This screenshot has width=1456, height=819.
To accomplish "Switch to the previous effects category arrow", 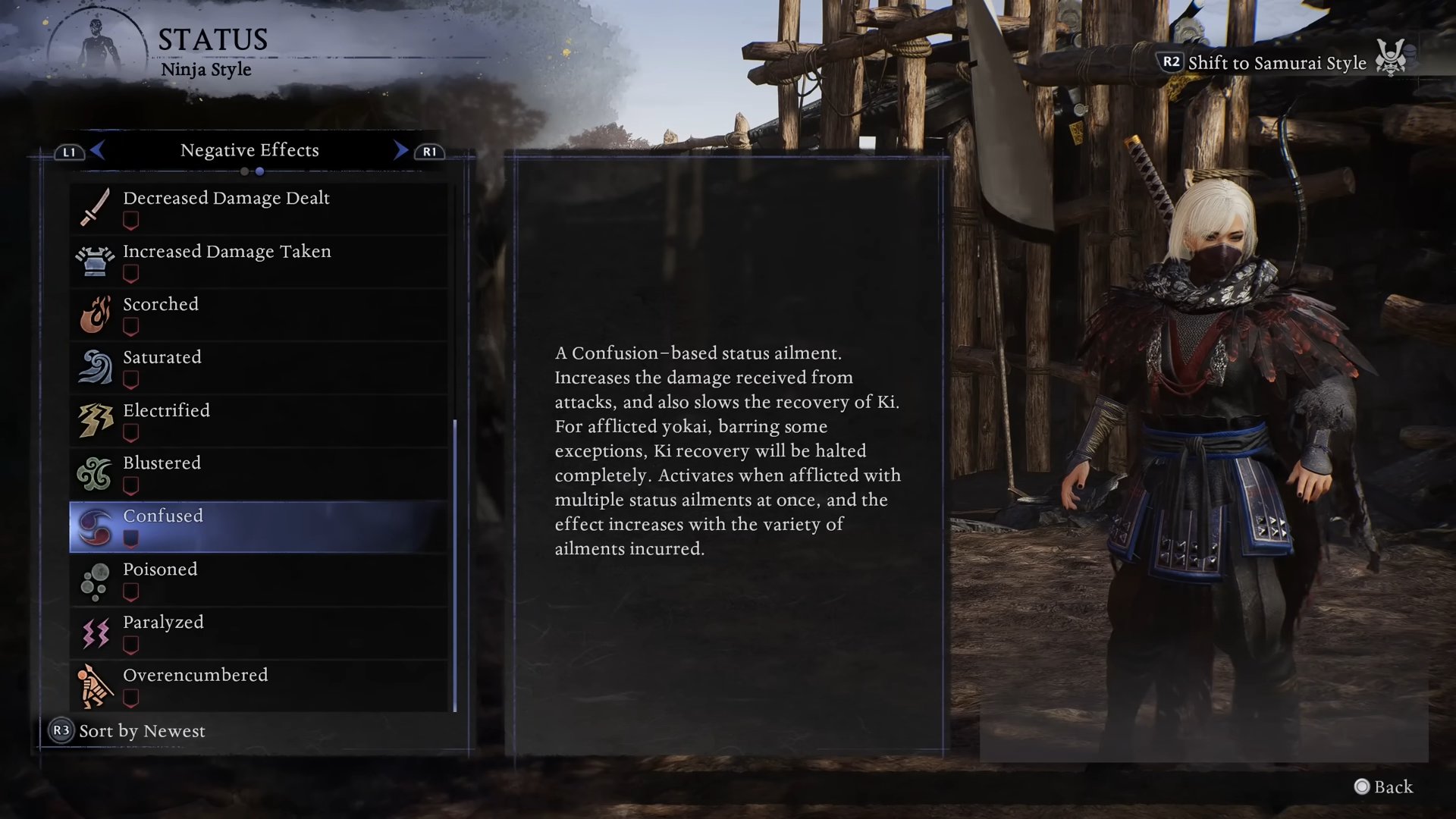I will [x=97, y=150].
